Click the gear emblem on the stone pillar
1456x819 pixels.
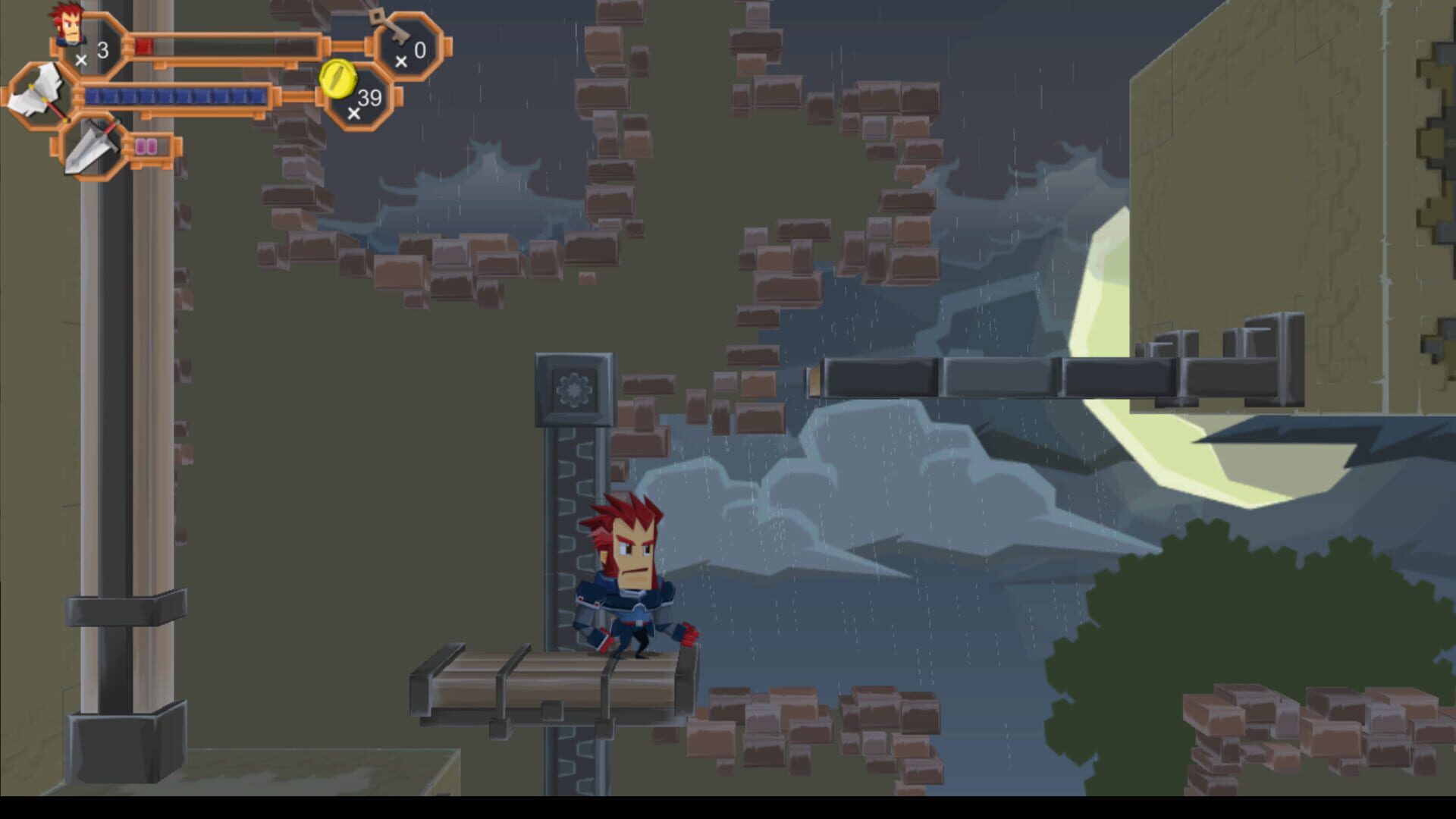(576, 391)
